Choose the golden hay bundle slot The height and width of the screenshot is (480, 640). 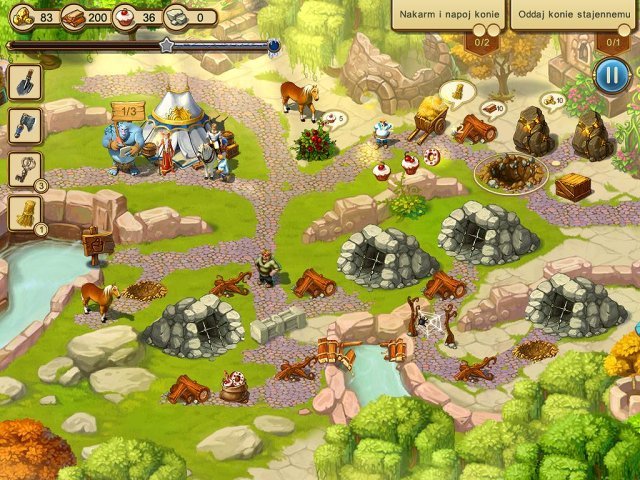[x=24, y=211]
